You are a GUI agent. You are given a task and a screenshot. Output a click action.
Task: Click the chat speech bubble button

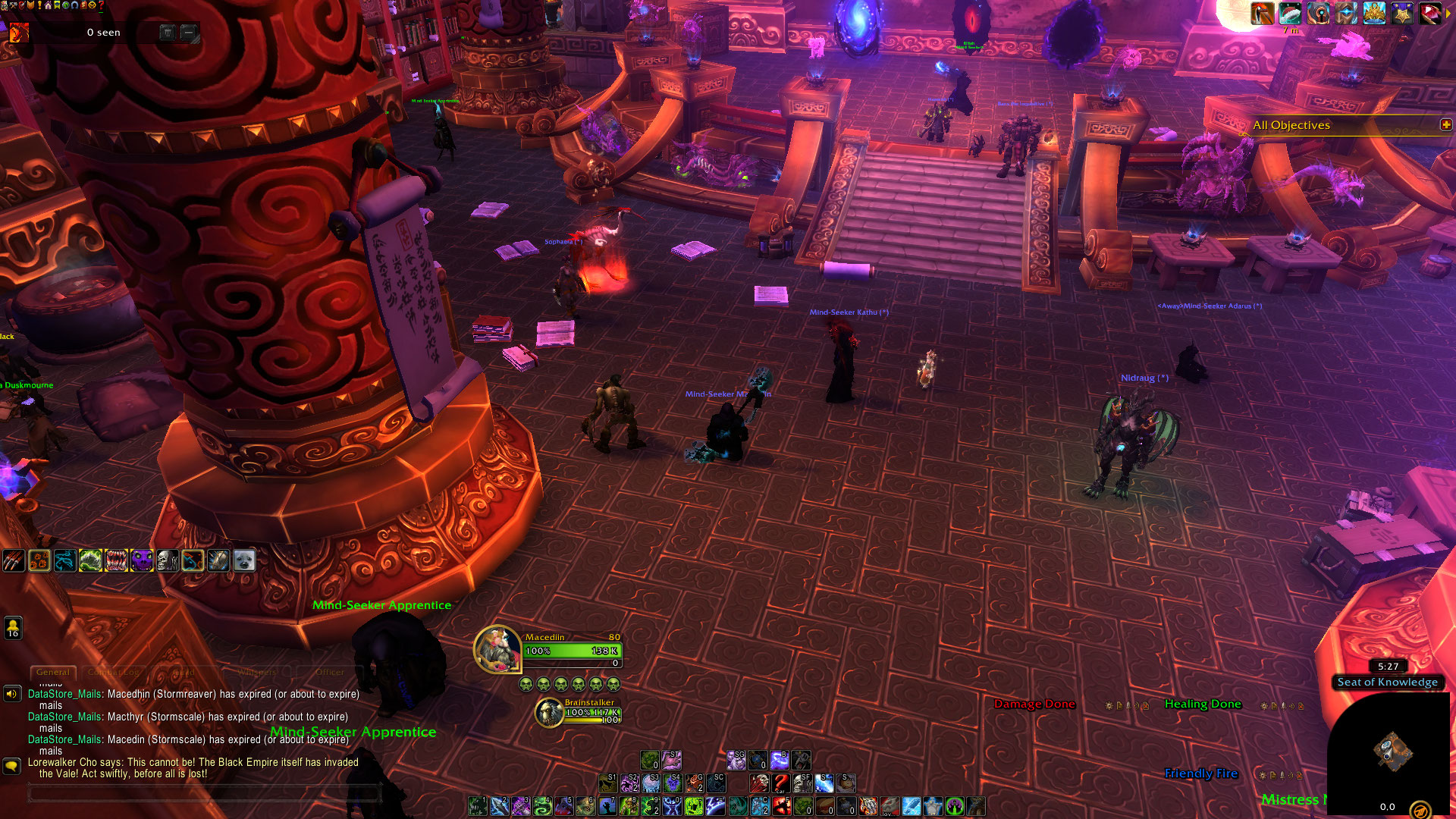(x=11, y=766)
